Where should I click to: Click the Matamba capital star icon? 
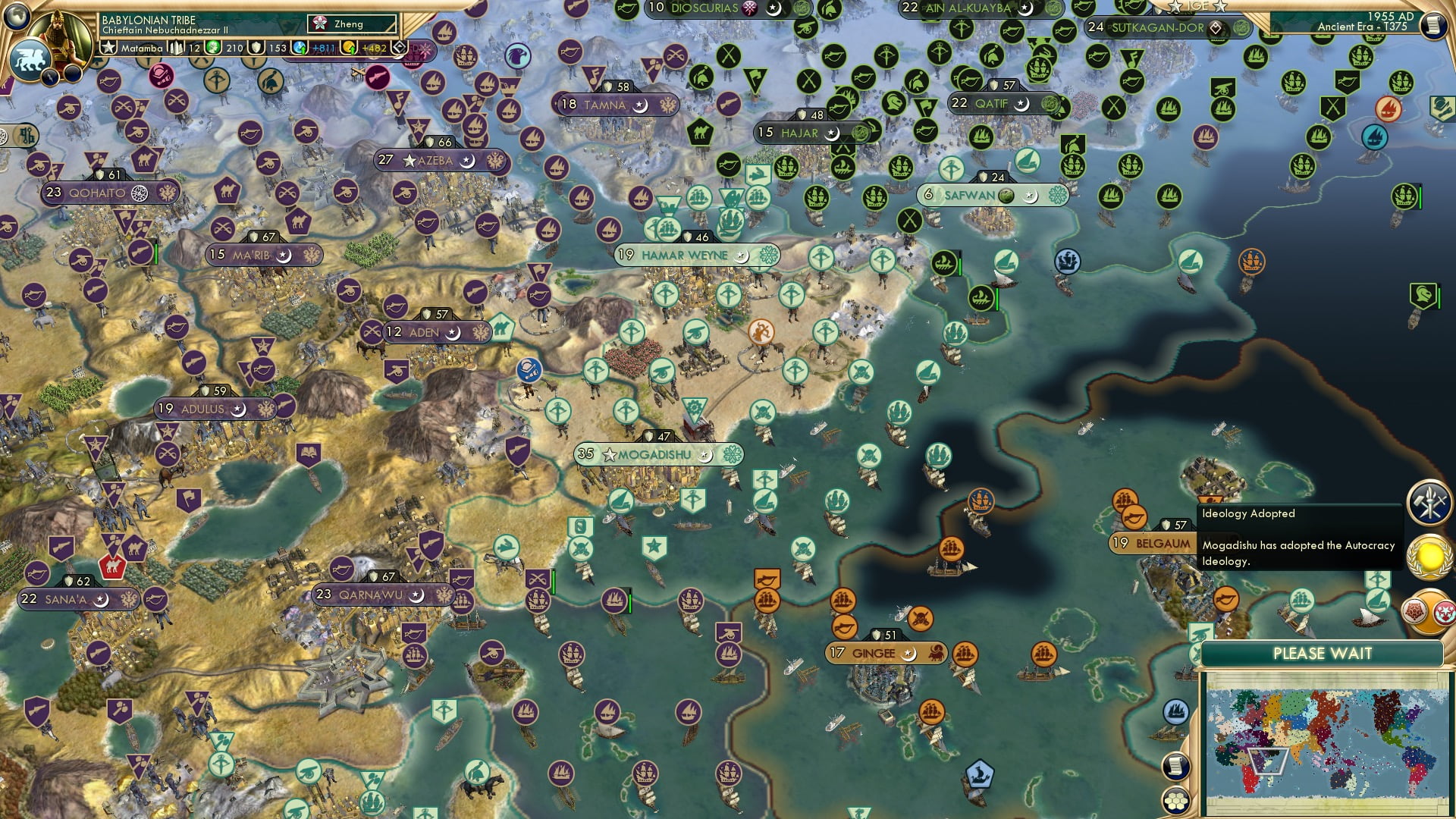(x=108, y=48)
